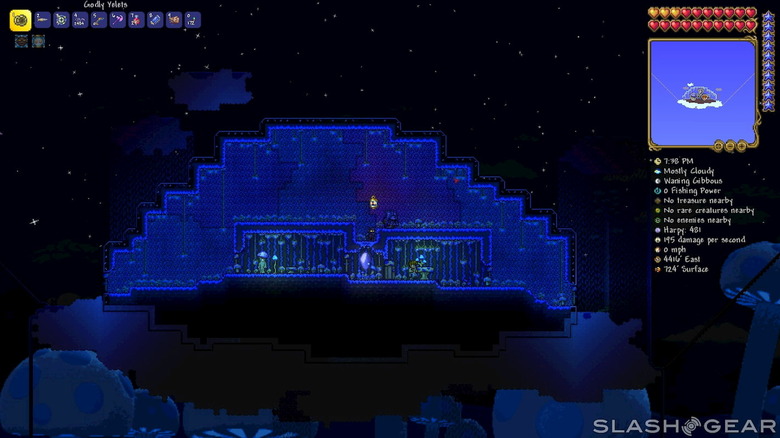Click the minimap's plus zoom button
Viewport: 780px width, 438px height.
(x=743, y=146)
